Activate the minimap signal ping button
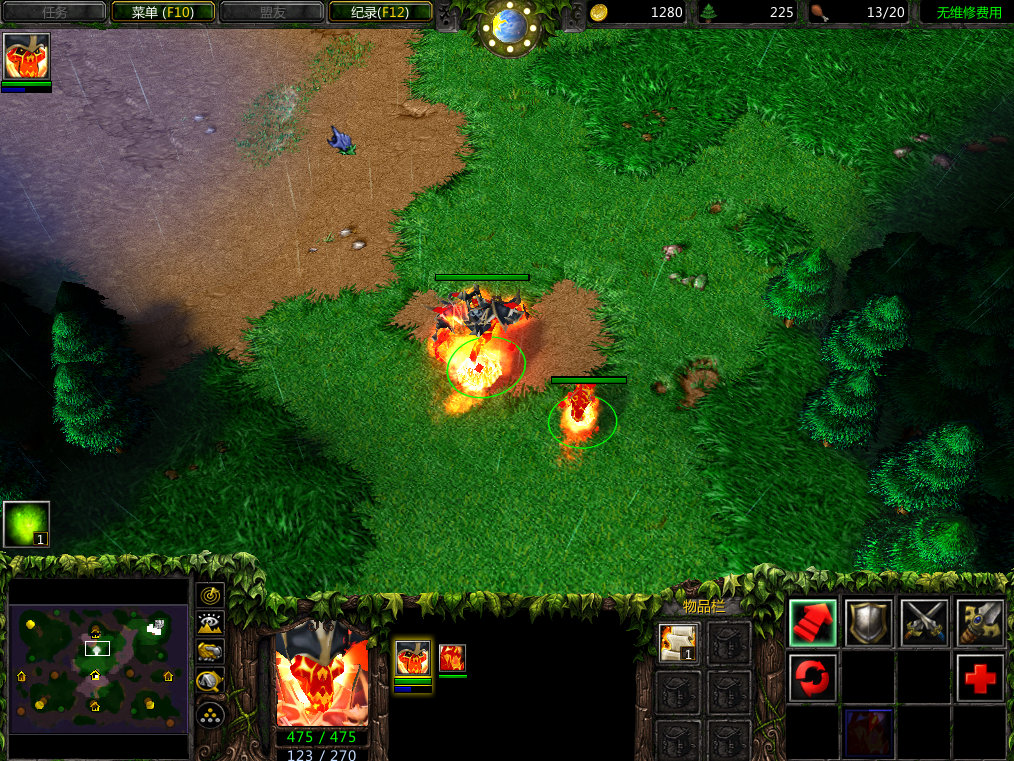This screenshot has width=1014, height=761. [x=210, y=595]
